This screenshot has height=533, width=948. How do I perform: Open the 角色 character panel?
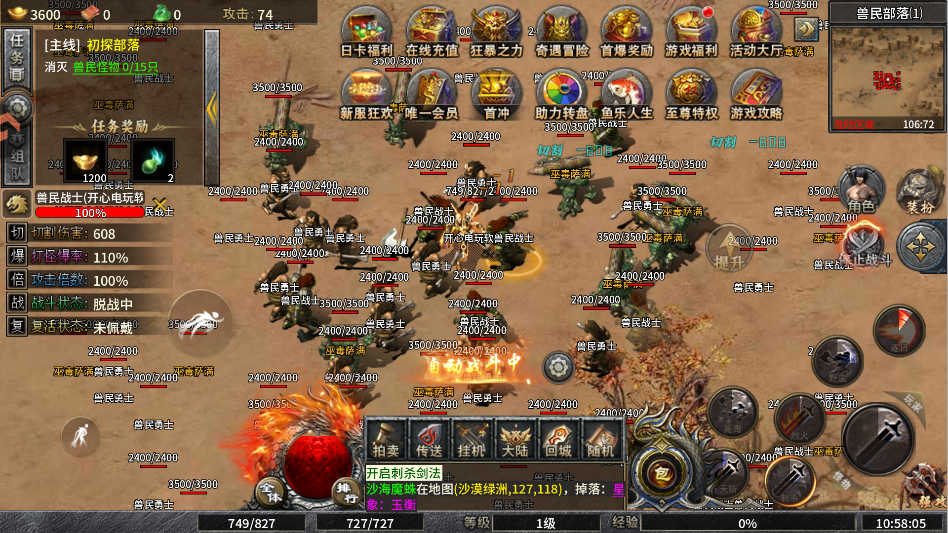(861, 190)
